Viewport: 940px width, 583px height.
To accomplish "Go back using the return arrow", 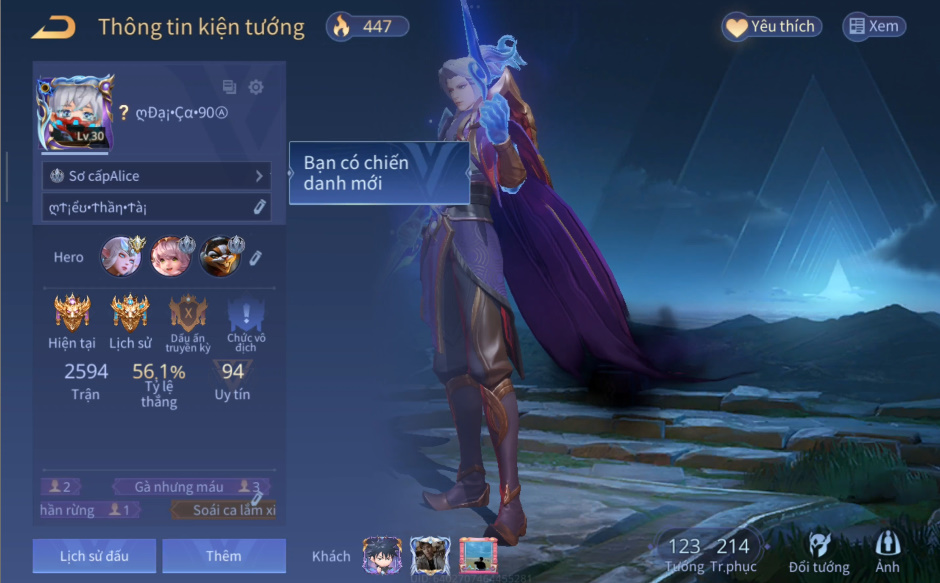I will click(x=54, y=28).
